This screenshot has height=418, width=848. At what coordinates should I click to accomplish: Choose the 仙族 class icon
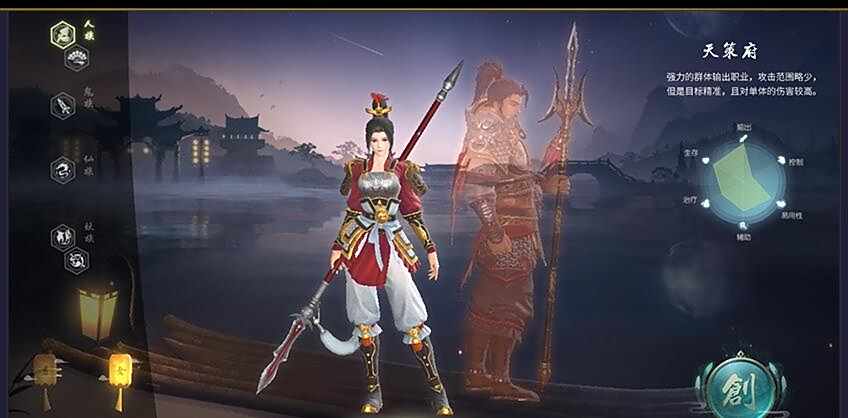pyautogui.click(x=63, y=169)
